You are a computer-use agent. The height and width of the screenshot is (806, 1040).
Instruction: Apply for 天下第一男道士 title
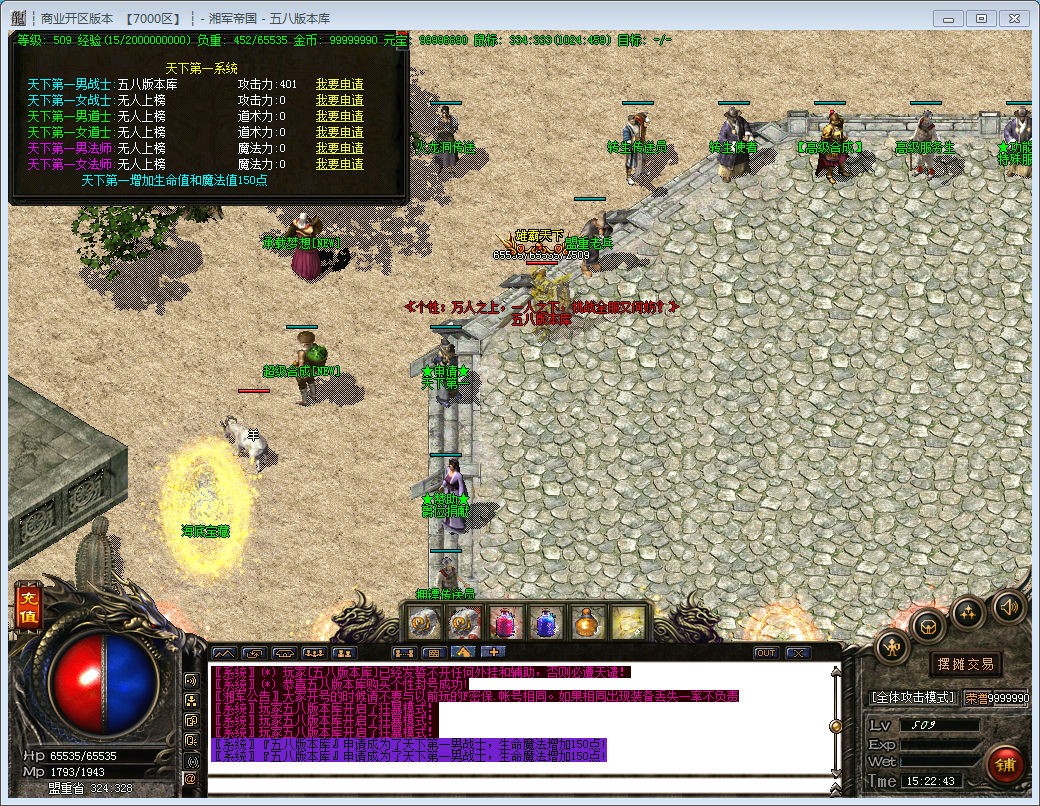(340, 117)
